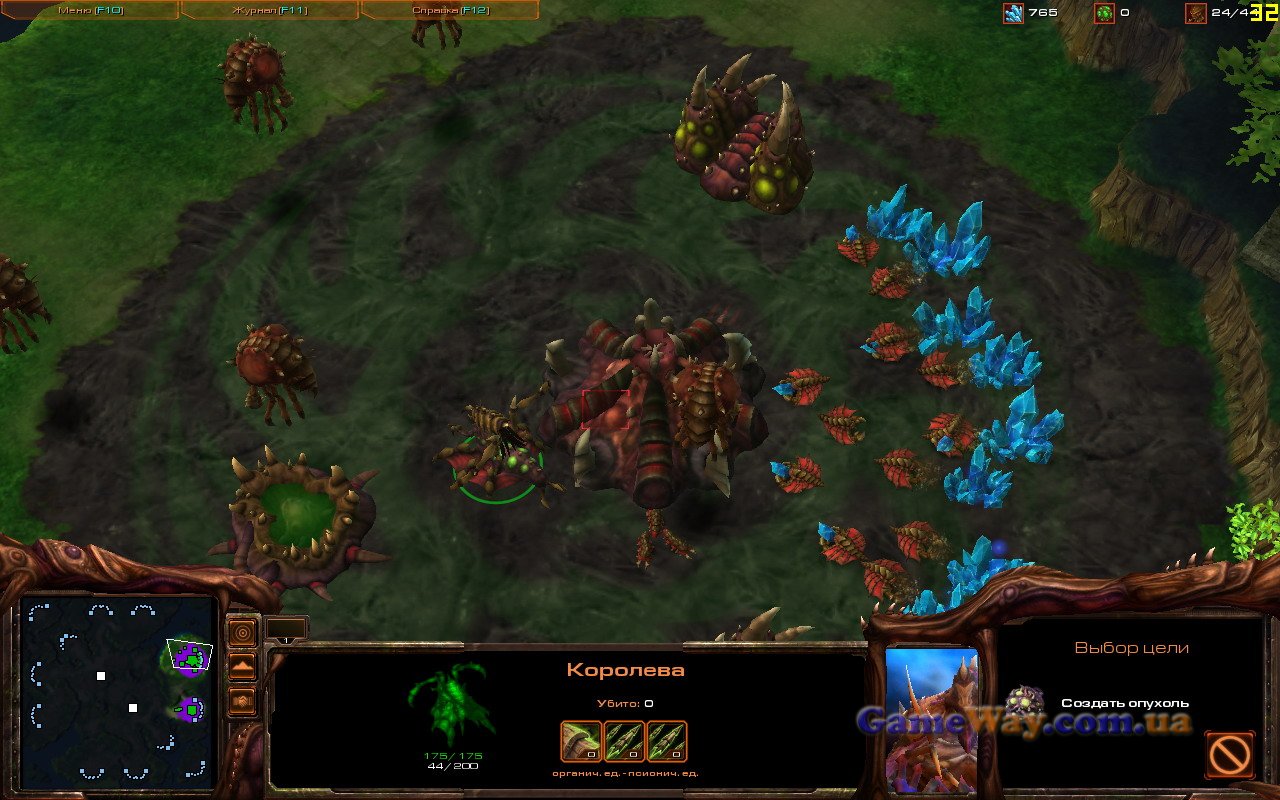The image size is (1280, 800).
Task: Select control group tab 1
Action: point(286,629)
